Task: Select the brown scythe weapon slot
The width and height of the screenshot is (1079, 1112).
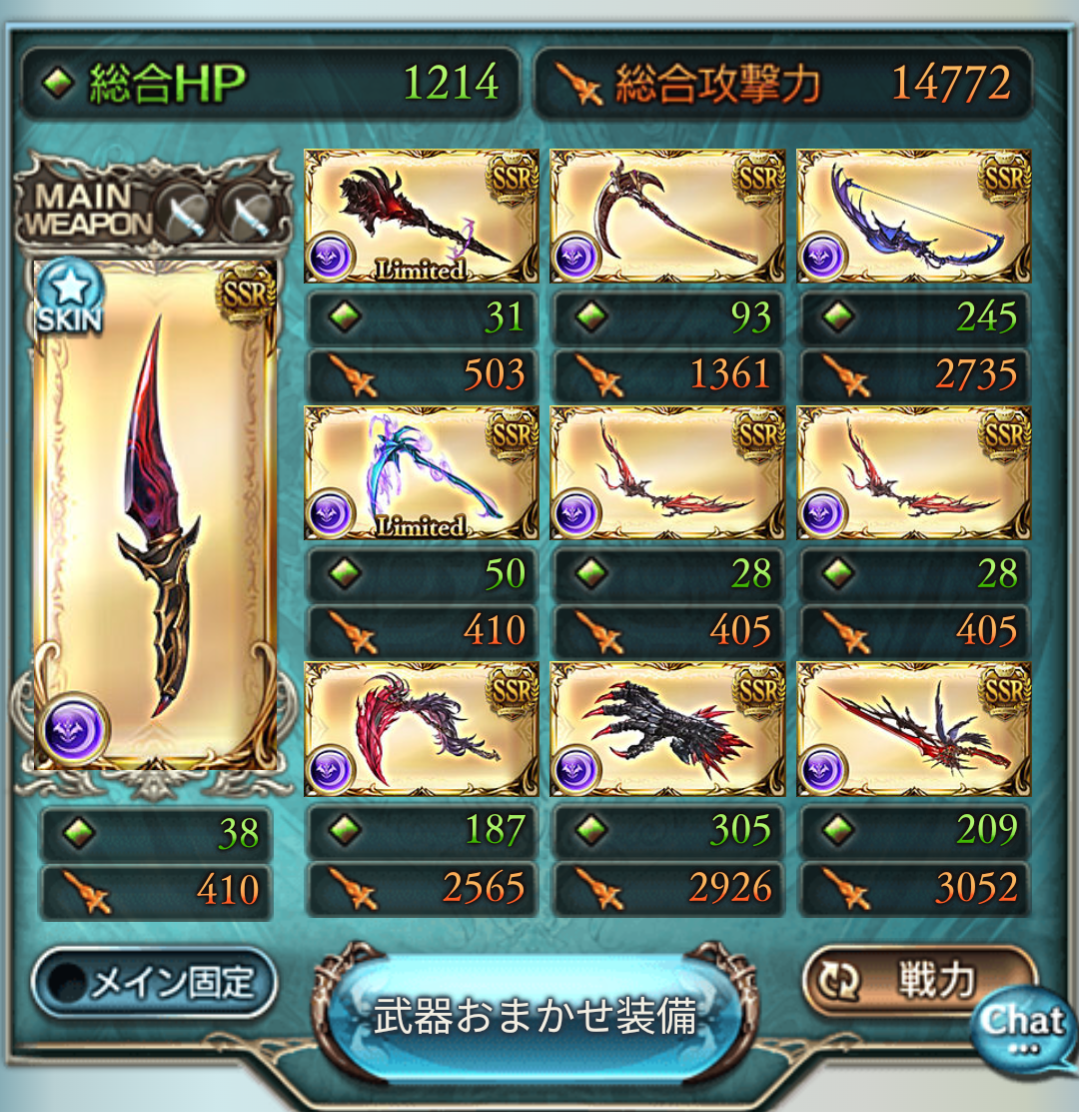Action: pos(667,216)
